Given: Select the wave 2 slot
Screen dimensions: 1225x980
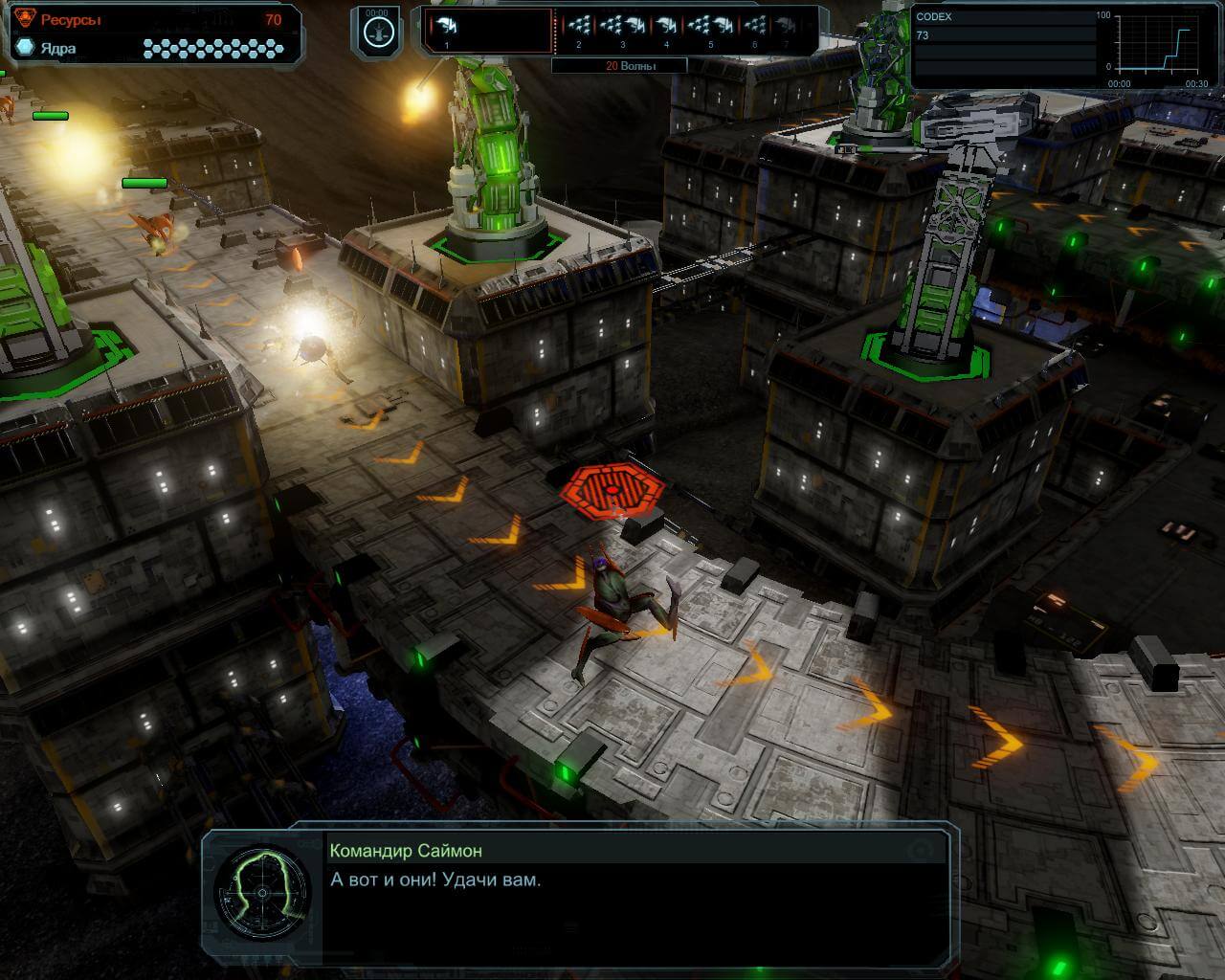Looking at the screenshot, I should 577,30.
